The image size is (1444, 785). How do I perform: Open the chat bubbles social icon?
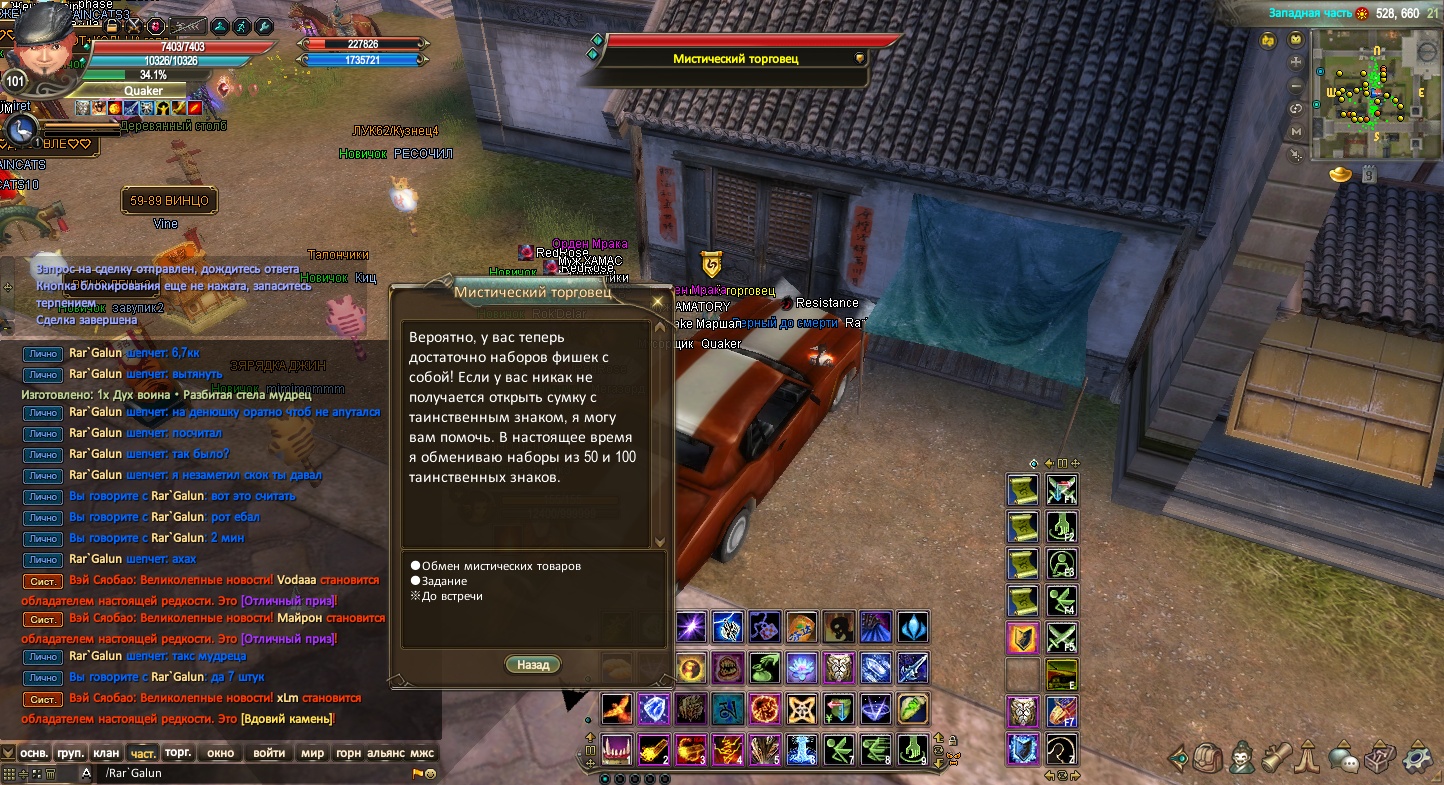(x=1345, y=758)
